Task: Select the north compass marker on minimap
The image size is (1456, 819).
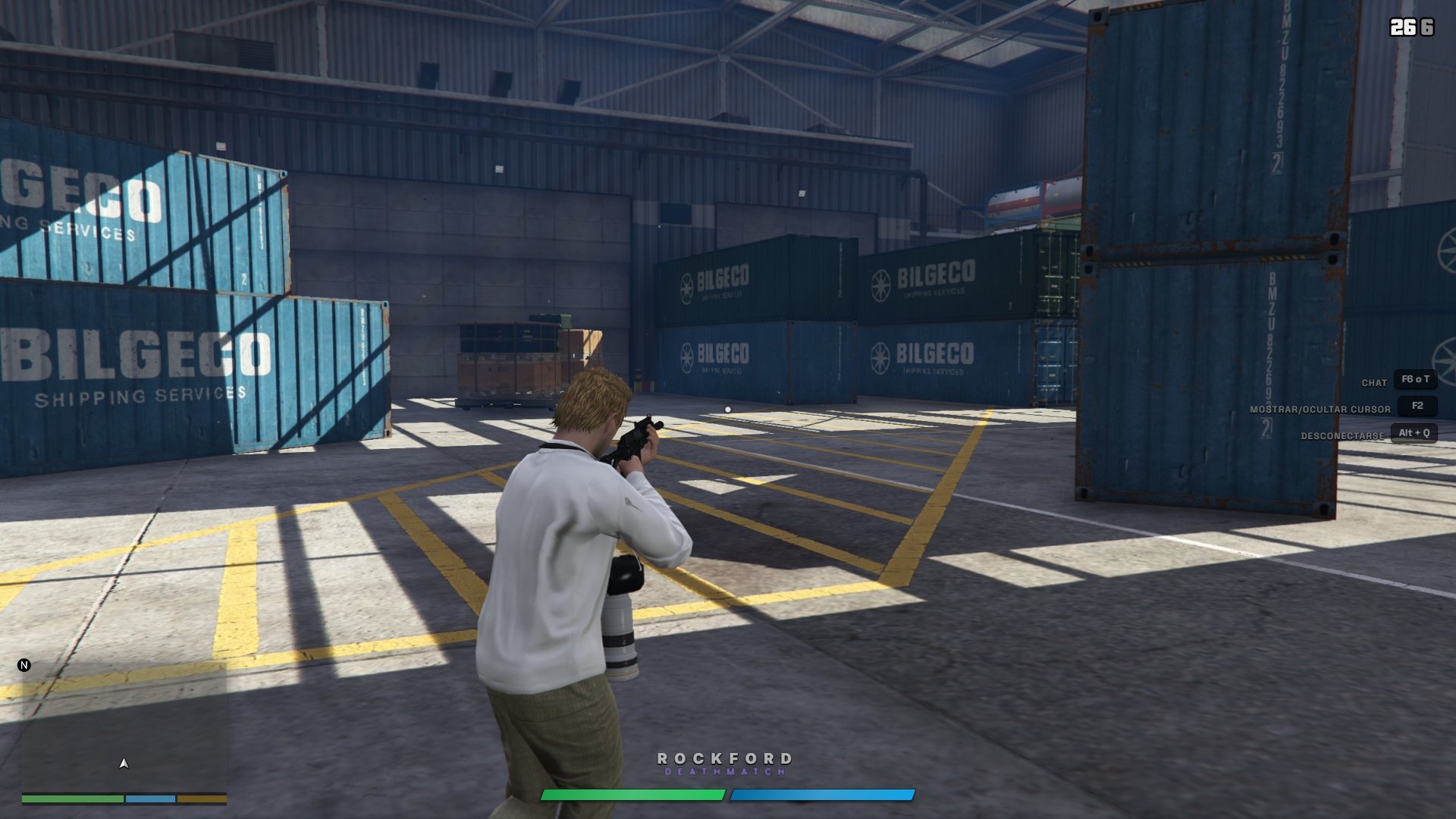Action: pyautogui.click(x=24, y=665)
